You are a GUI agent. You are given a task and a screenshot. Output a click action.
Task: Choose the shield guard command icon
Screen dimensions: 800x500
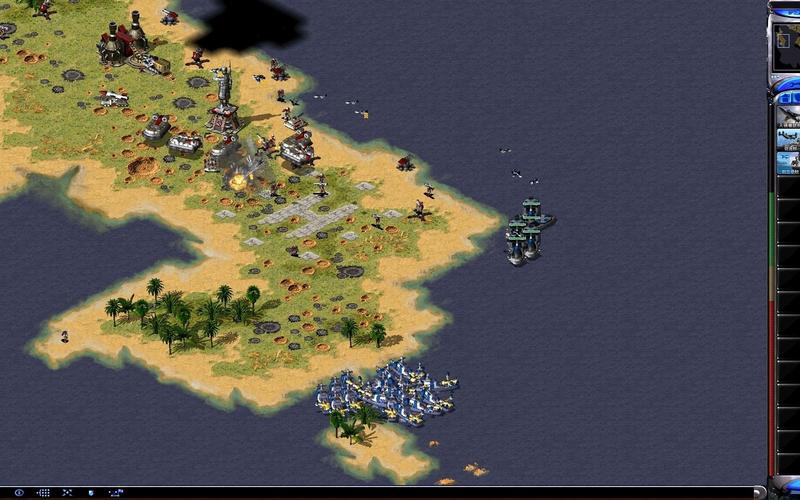[91, 493]
